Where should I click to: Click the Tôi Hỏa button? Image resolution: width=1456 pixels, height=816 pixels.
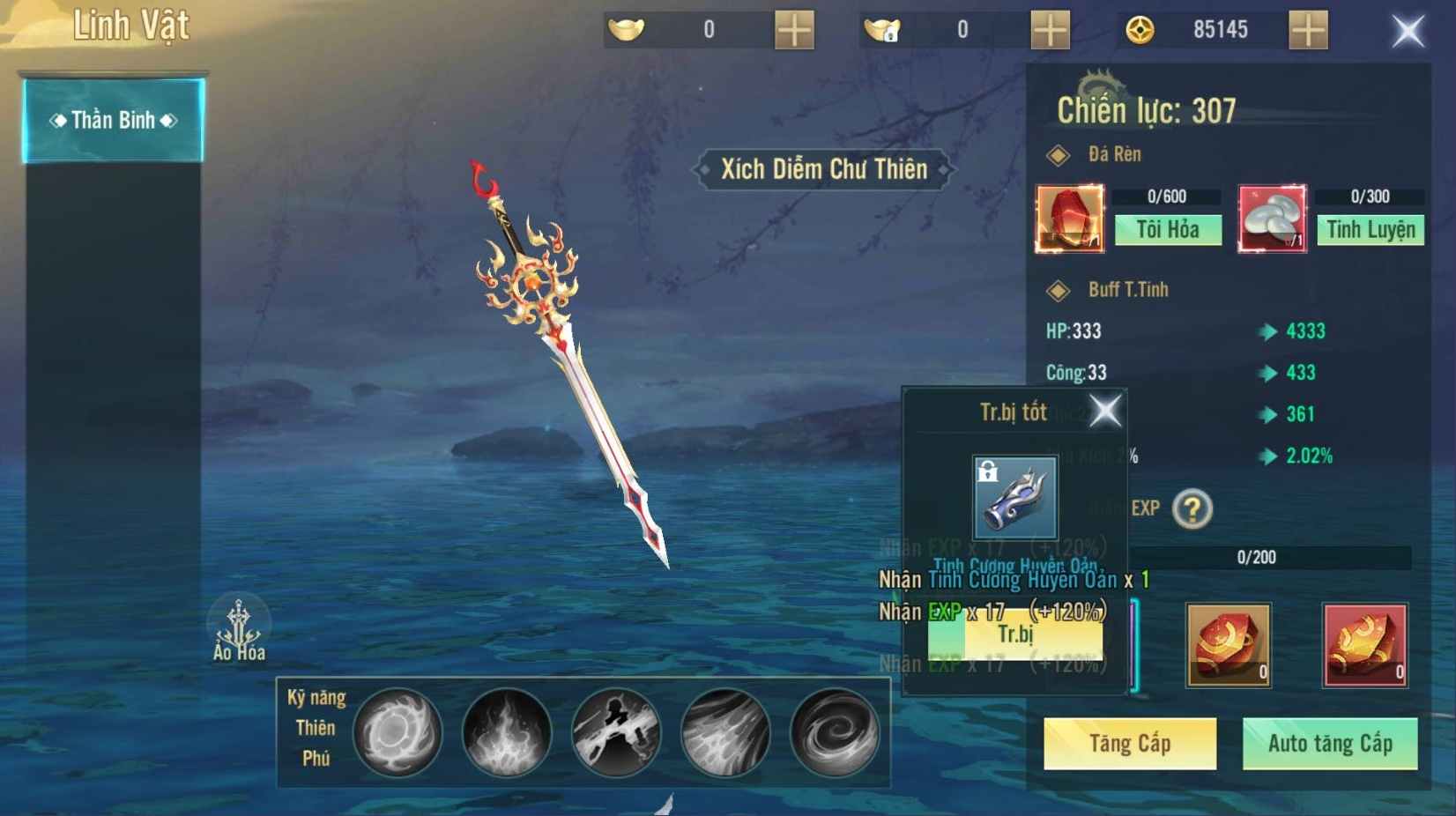pos(1168,230)
